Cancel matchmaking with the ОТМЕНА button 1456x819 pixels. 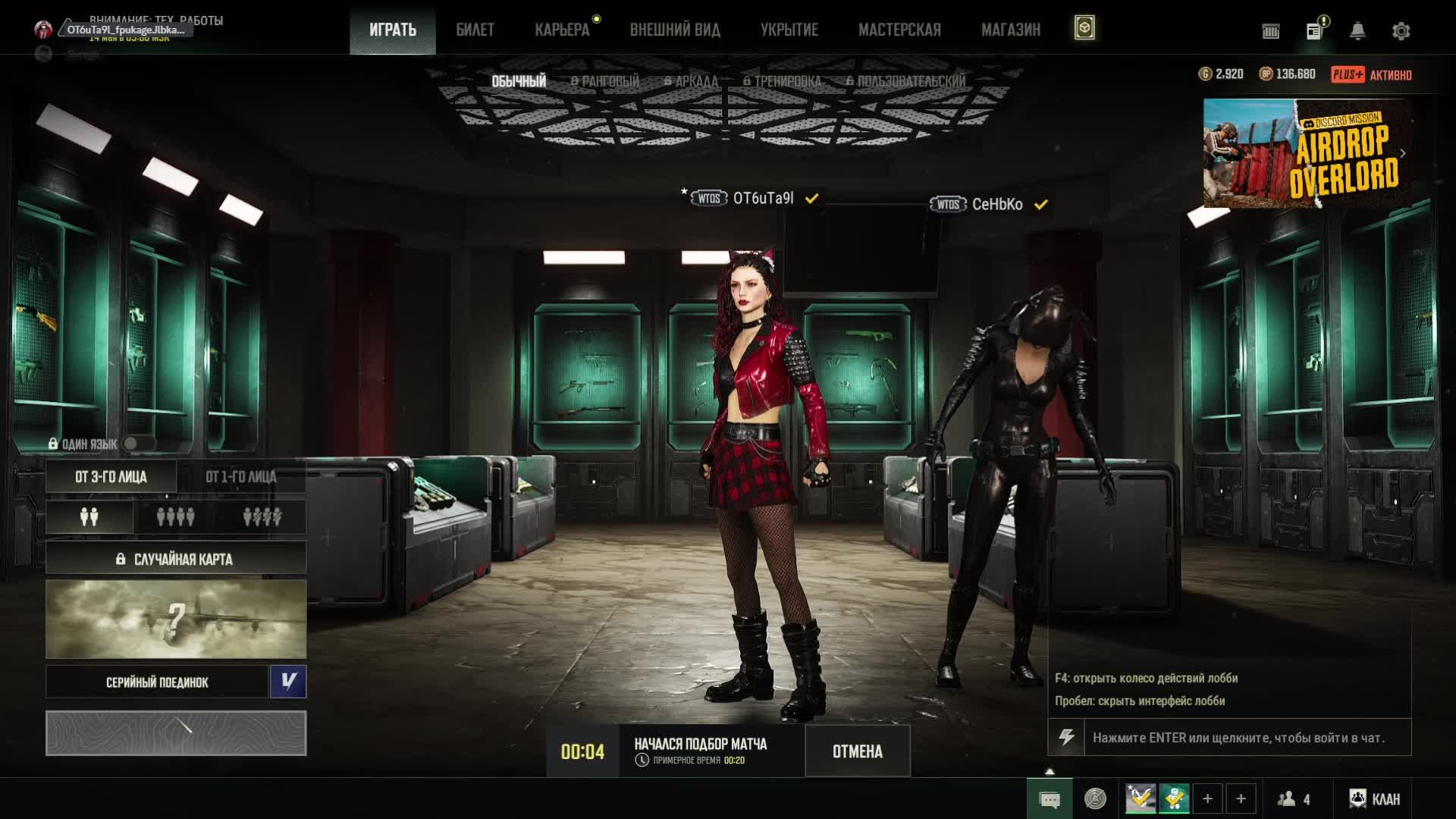[x=857, y=752]
